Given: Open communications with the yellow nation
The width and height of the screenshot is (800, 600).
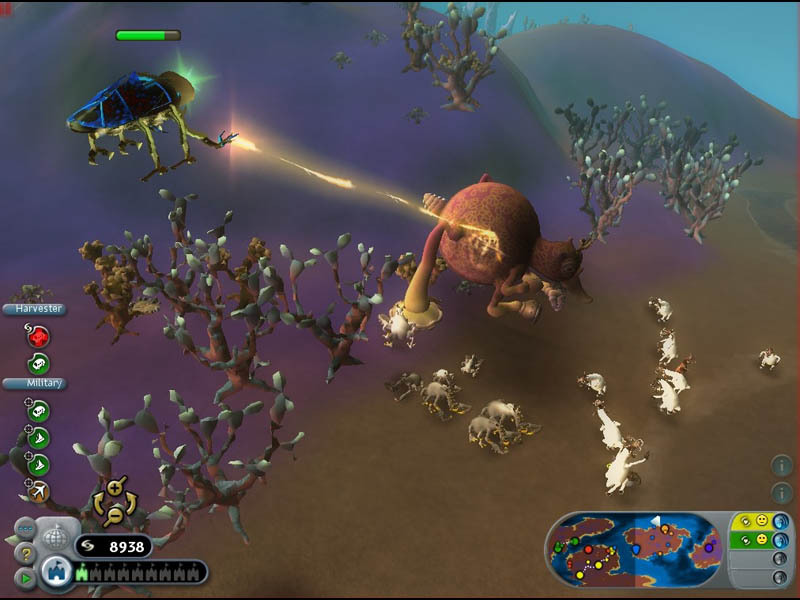Looking at the screenshot, I should [781, 521].
